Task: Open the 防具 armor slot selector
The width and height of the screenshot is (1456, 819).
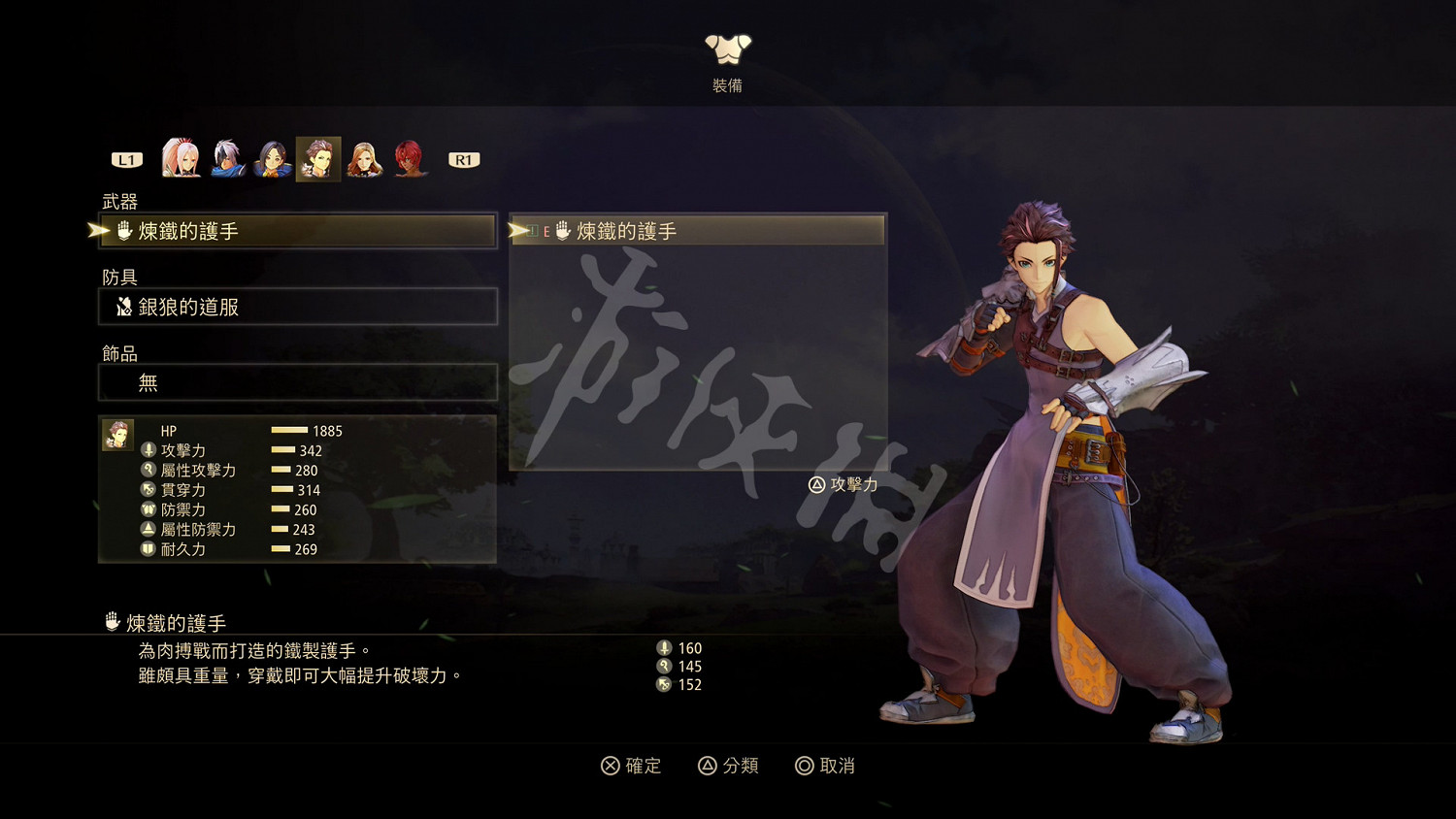Action: [297, 307]
